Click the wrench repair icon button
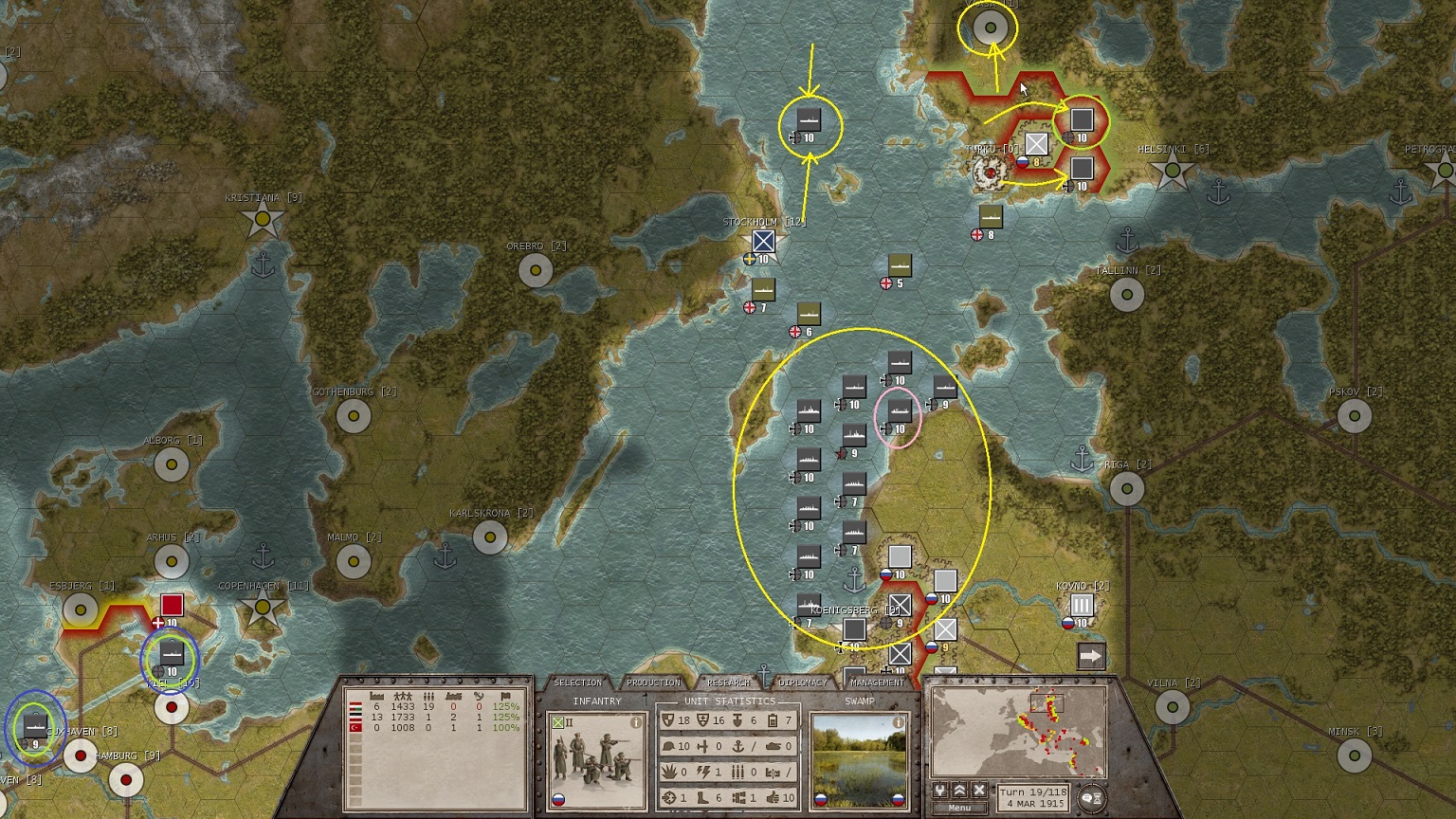Image resolution: width=1456 pixels, height=819 pixels. [x=940, y=791]
